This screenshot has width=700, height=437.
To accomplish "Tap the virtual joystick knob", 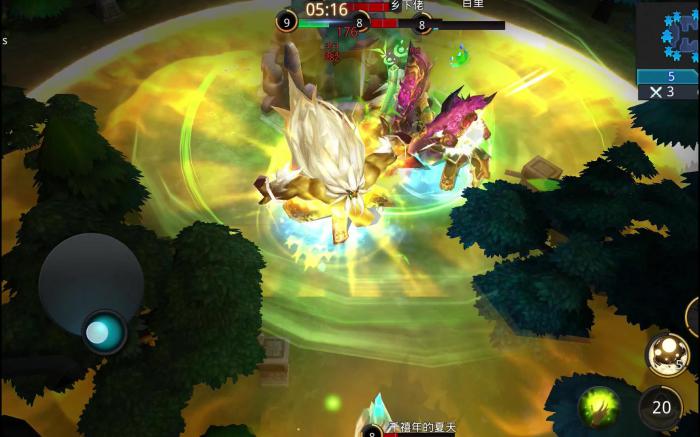I will [x=100, y=331].
